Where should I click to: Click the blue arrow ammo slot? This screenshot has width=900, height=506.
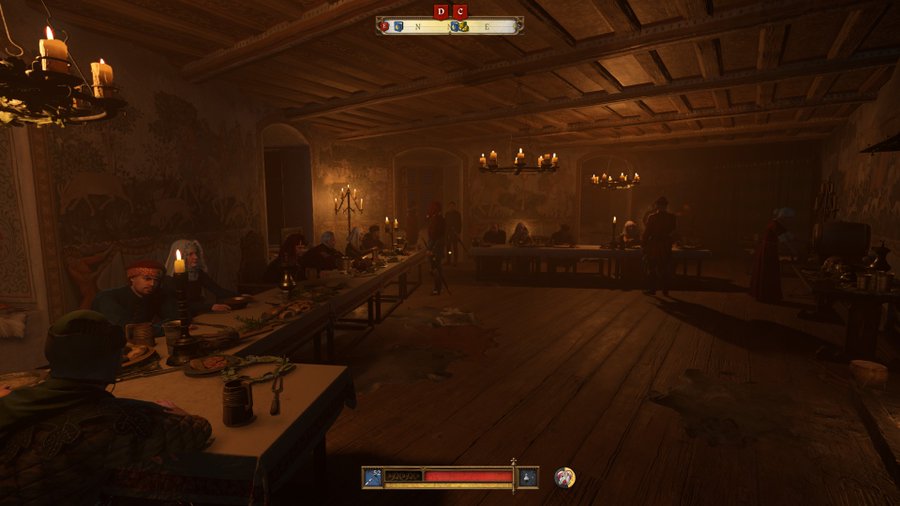click(x=373, y=477)
